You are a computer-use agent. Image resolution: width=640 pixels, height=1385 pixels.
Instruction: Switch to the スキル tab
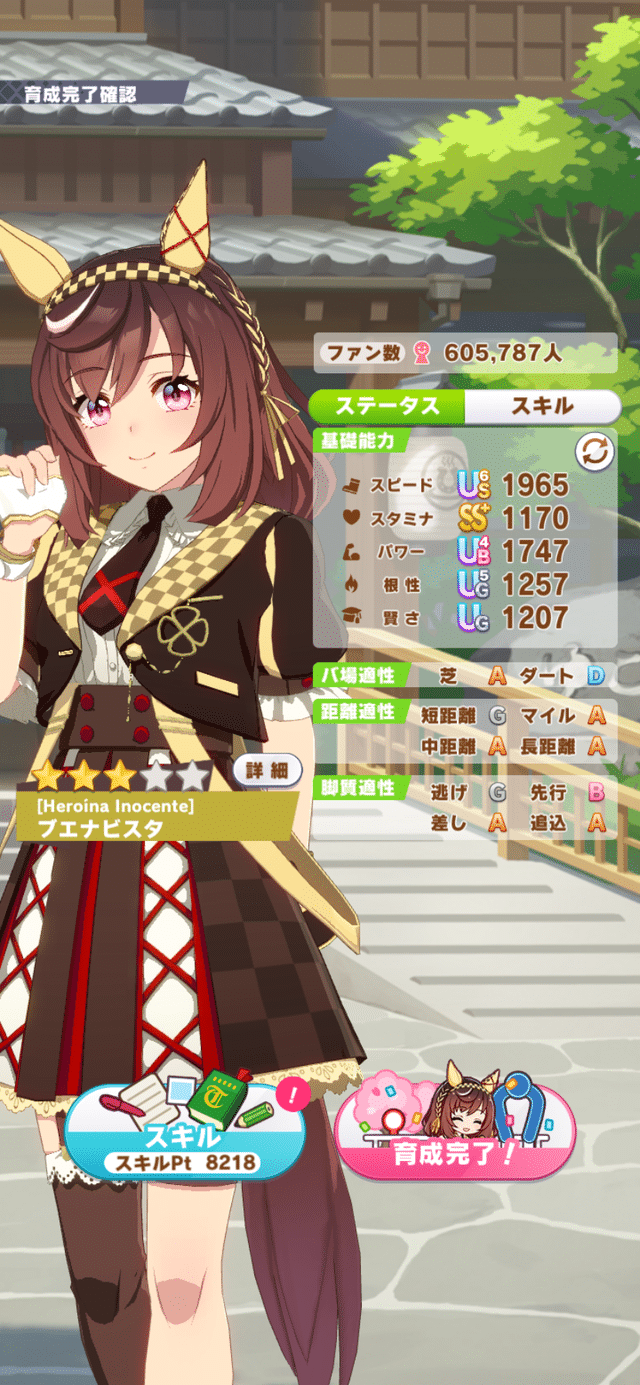tap(542, 406)
